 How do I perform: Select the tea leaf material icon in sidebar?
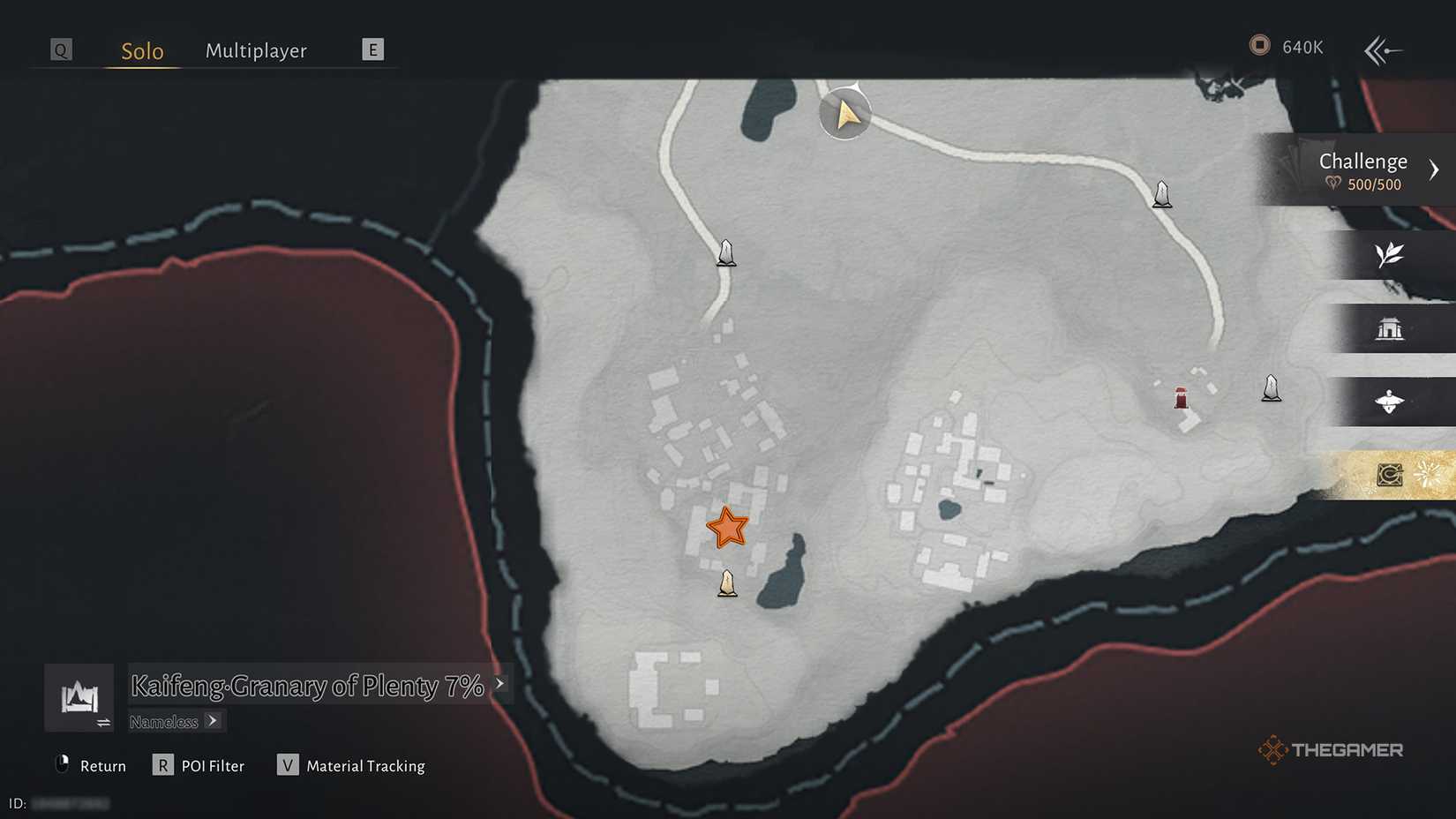[1390, 256]
